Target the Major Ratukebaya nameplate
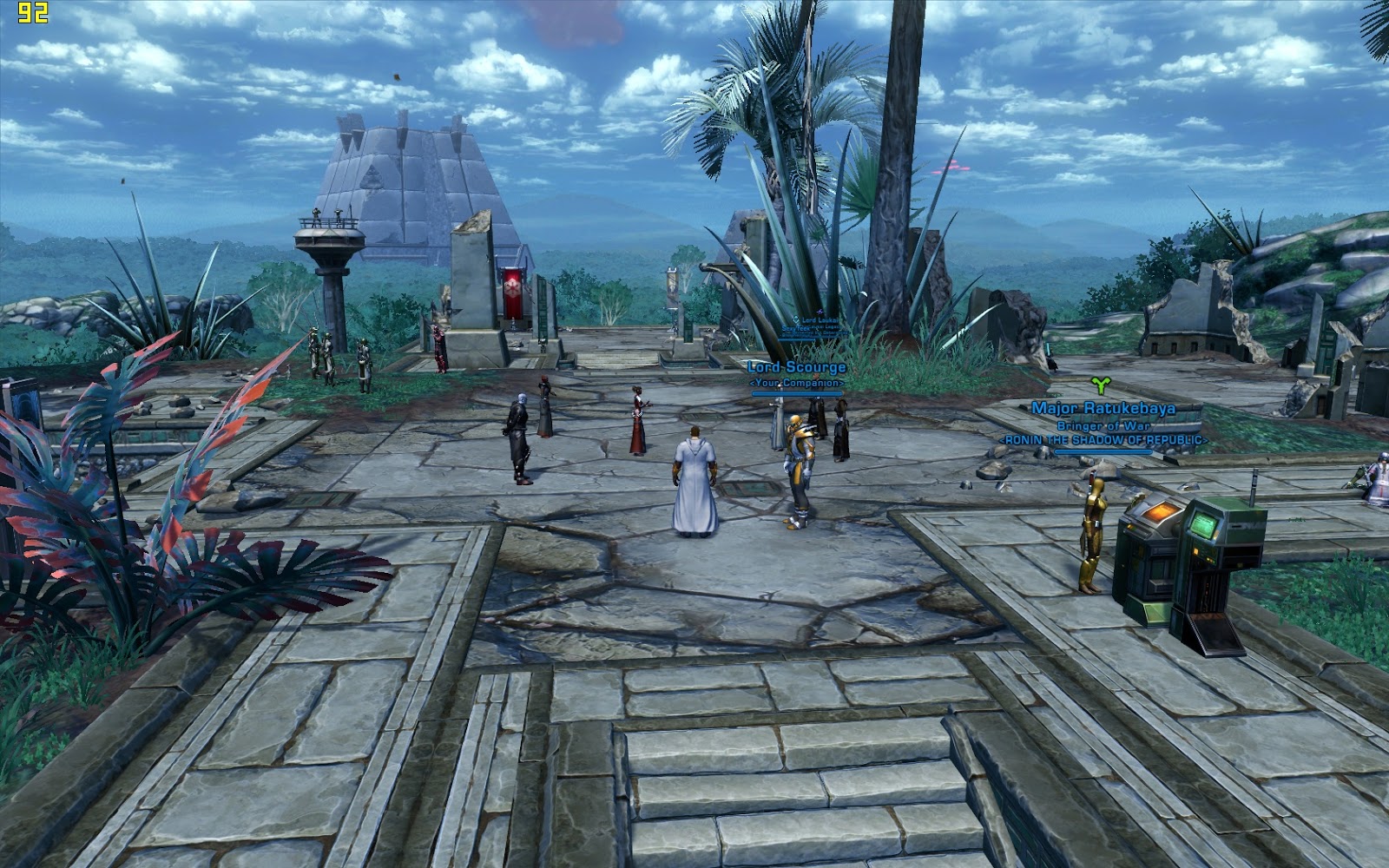 [1103, 408]
